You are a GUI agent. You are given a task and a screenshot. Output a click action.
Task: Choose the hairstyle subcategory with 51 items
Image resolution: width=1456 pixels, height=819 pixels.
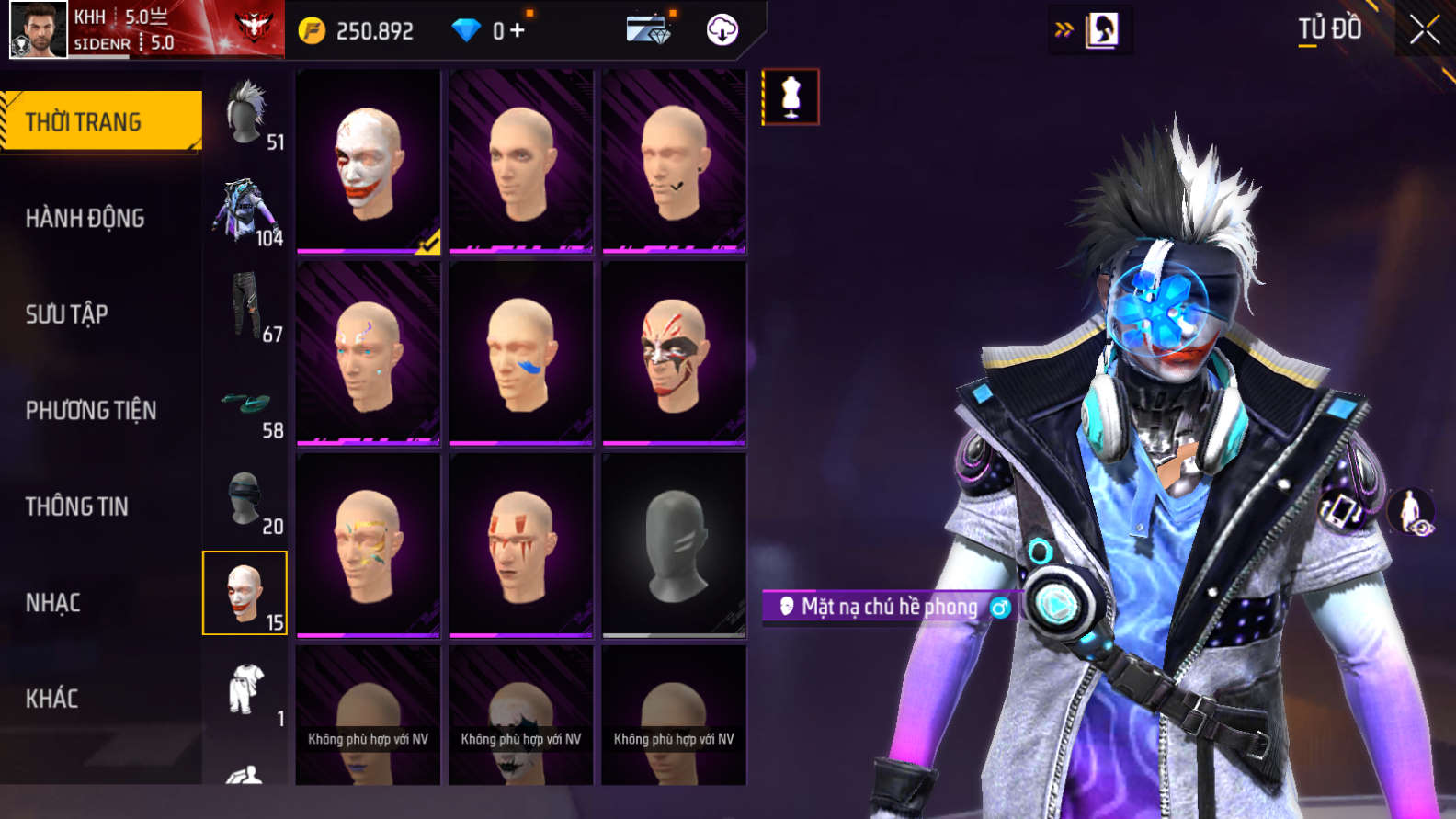246,114
